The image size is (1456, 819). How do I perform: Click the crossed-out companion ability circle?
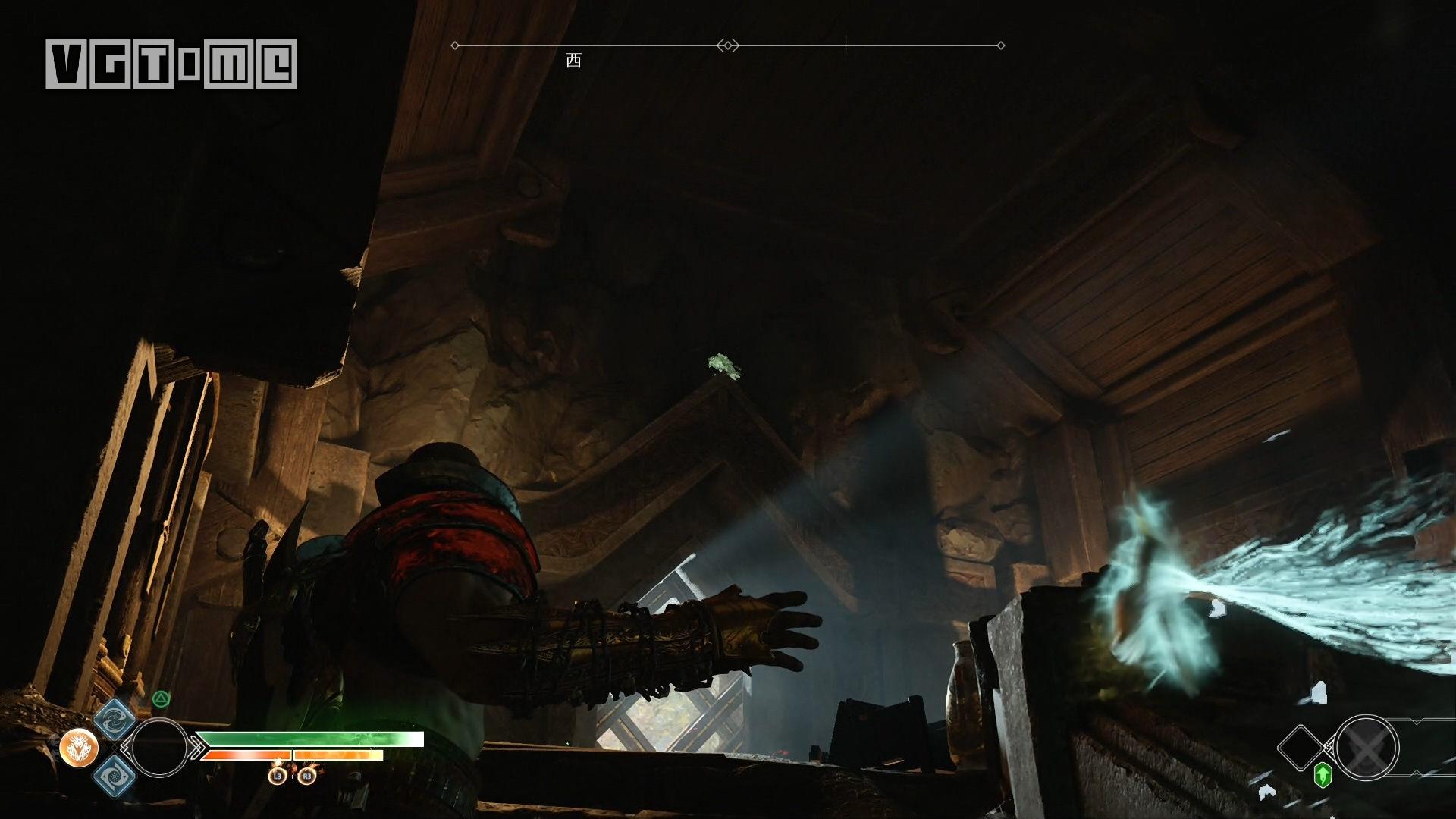pyautogui.click(x=1367, y=748)
